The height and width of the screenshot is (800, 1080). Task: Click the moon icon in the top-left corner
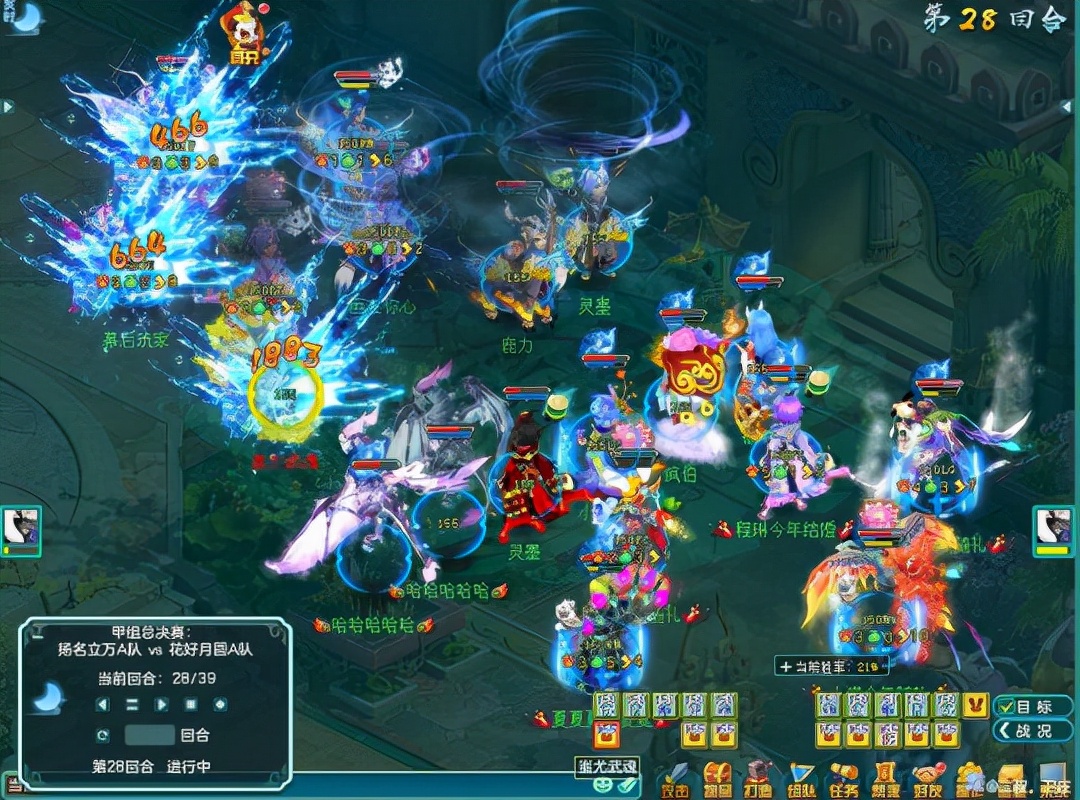26,16
